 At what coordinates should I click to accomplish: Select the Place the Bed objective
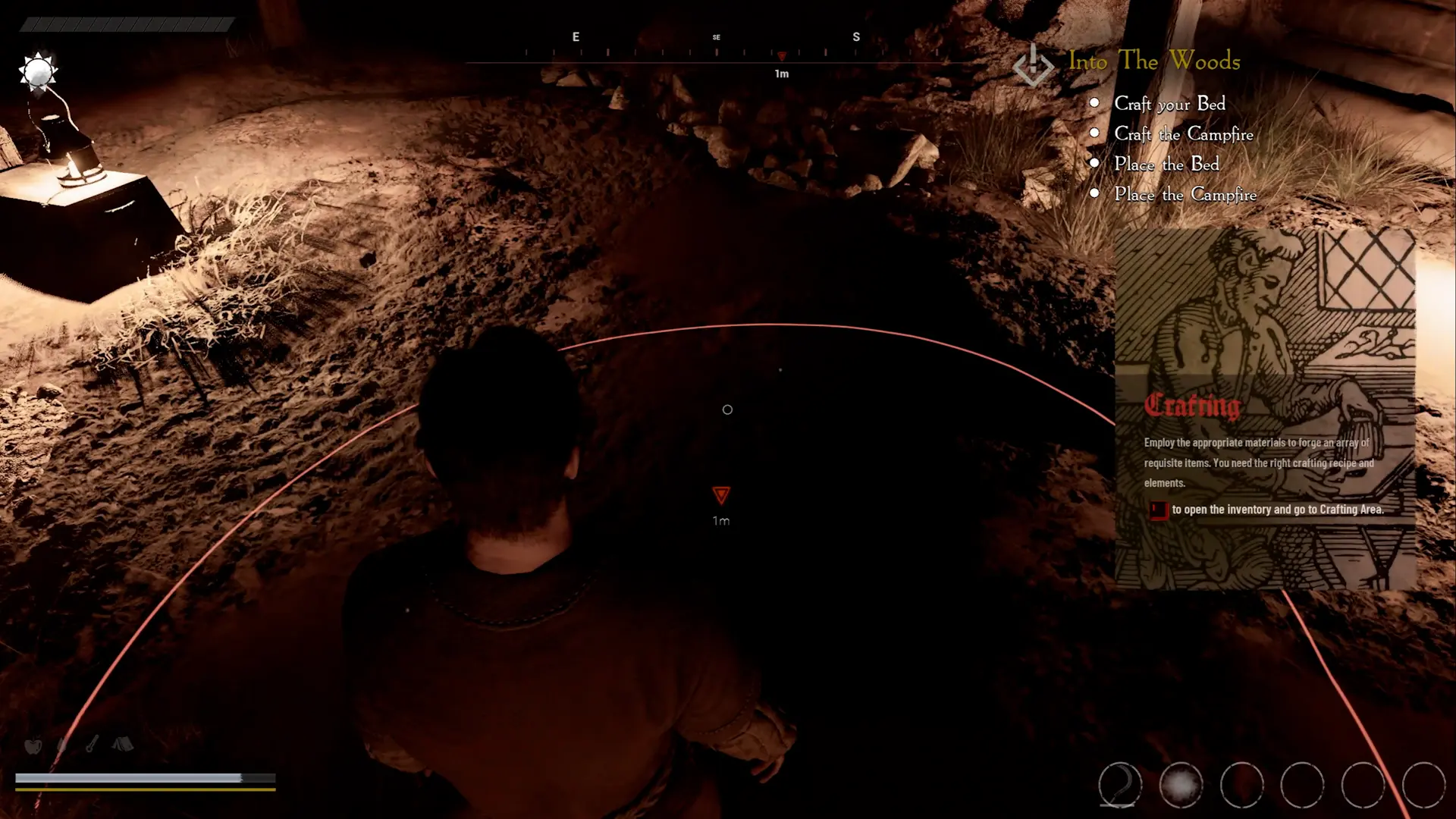click(1166, 165)
